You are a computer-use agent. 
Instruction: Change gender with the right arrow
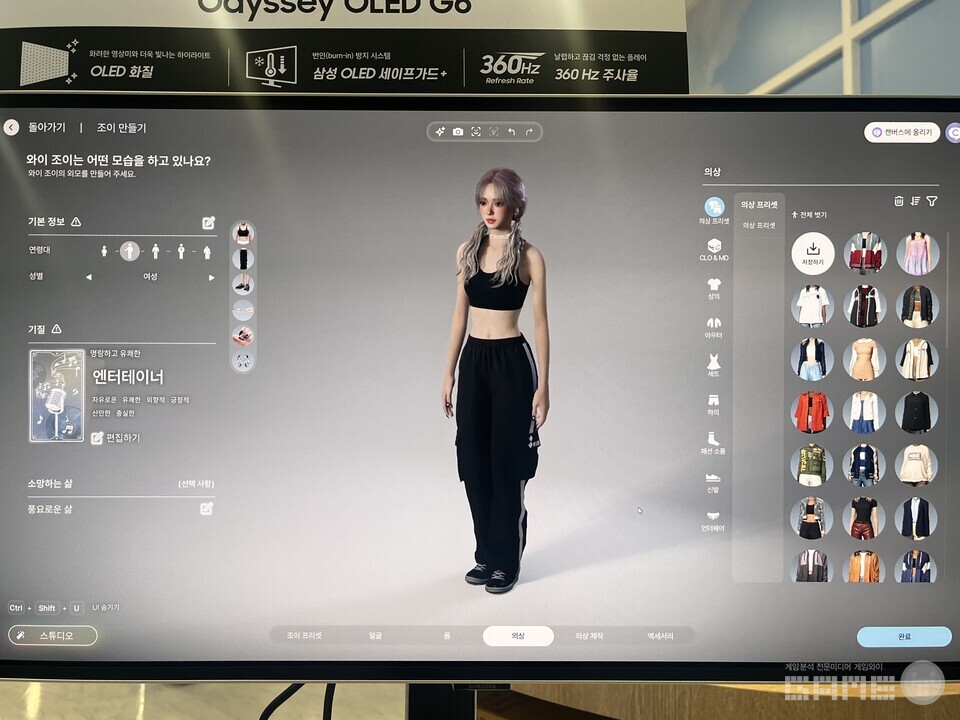[x=211, y=277]
